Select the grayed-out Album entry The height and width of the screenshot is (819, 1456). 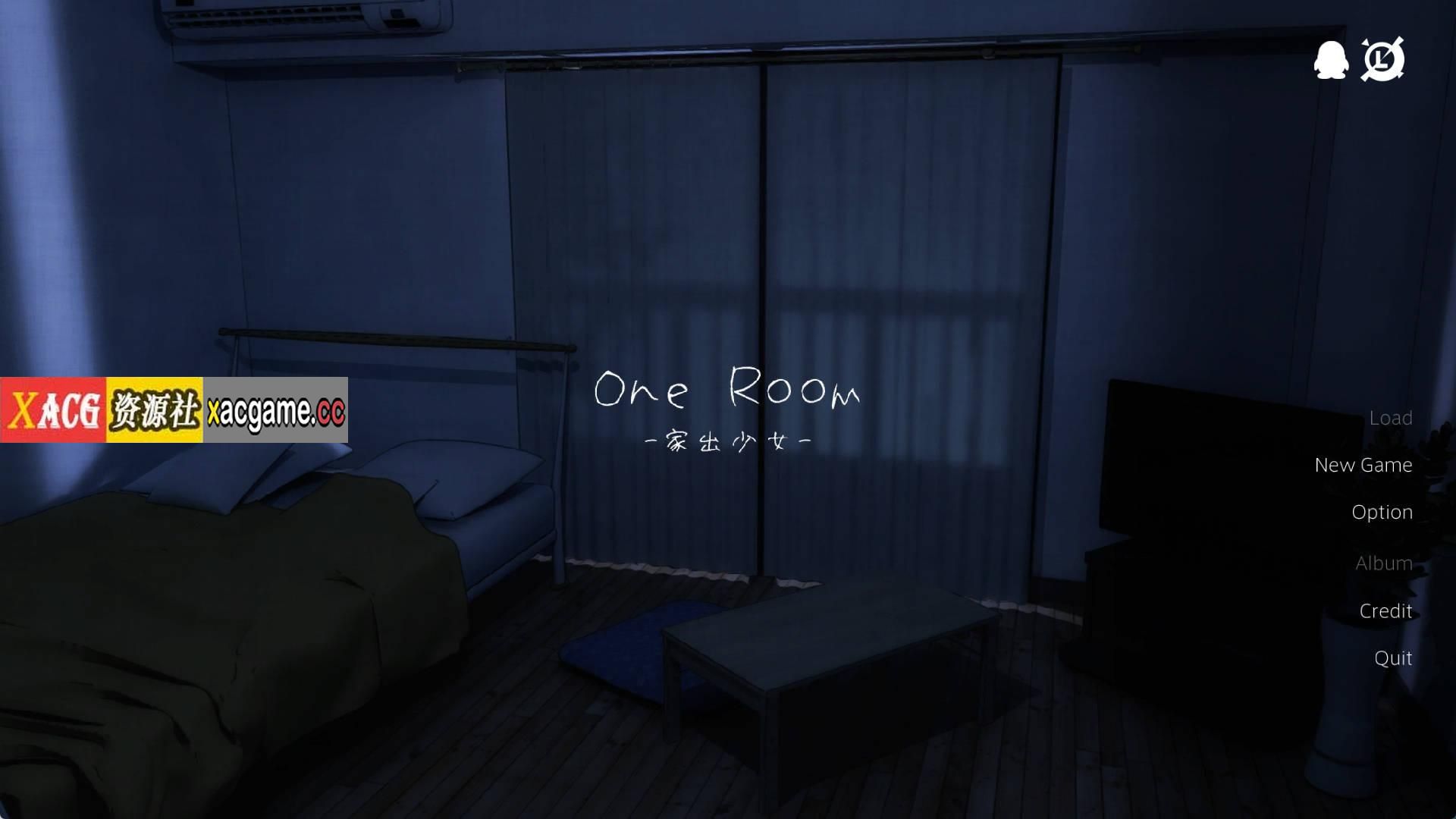[1384, 563]
